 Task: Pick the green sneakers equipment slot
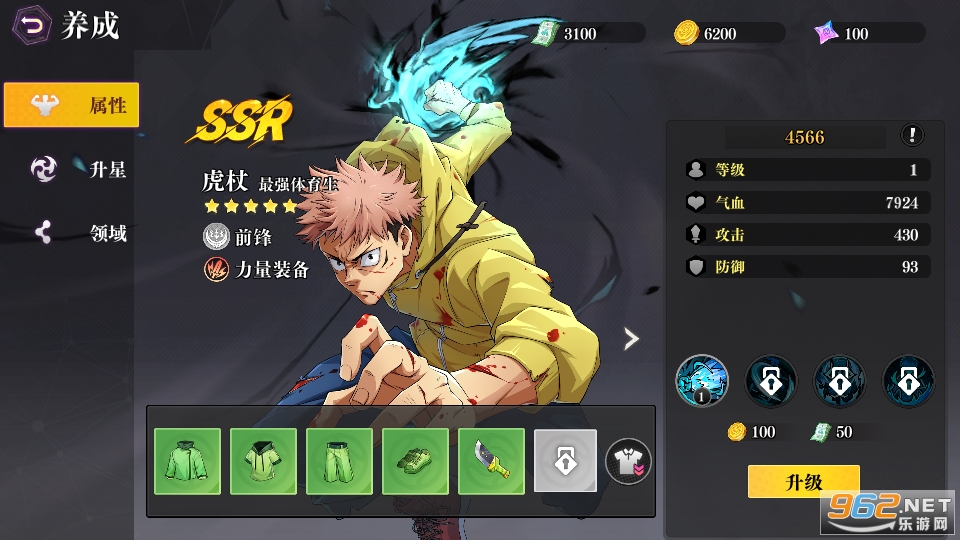pyautogui.click(x=415, y=461)
